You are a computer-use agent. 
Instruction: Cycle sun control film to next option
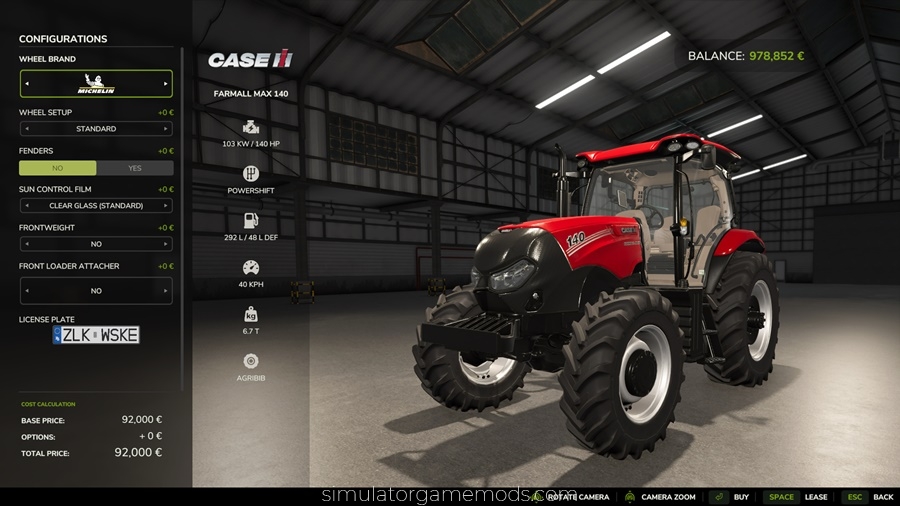(x=166, y=206)
